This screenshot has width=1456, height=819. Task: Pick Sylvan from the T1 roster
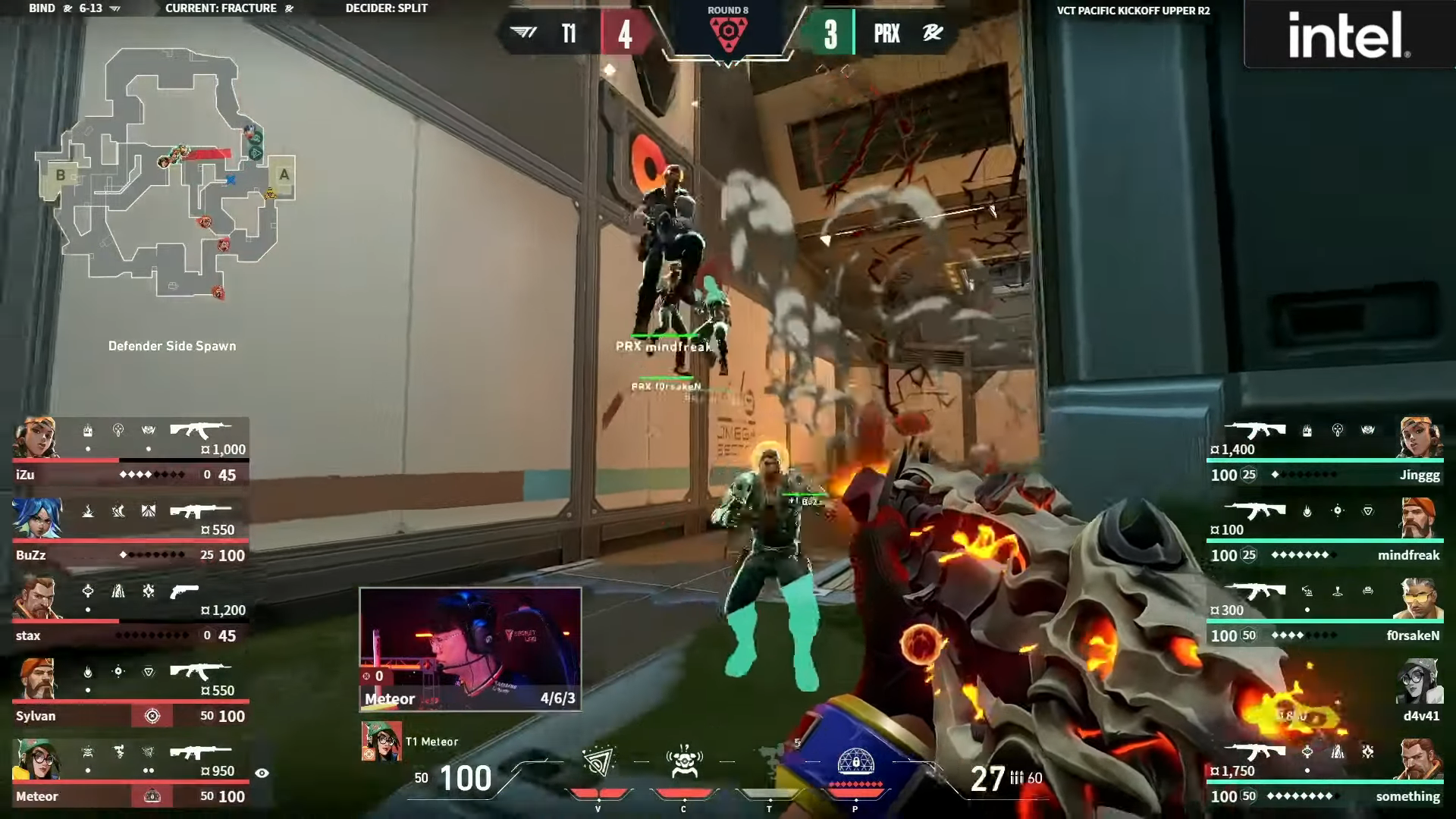tap(129, 693)
